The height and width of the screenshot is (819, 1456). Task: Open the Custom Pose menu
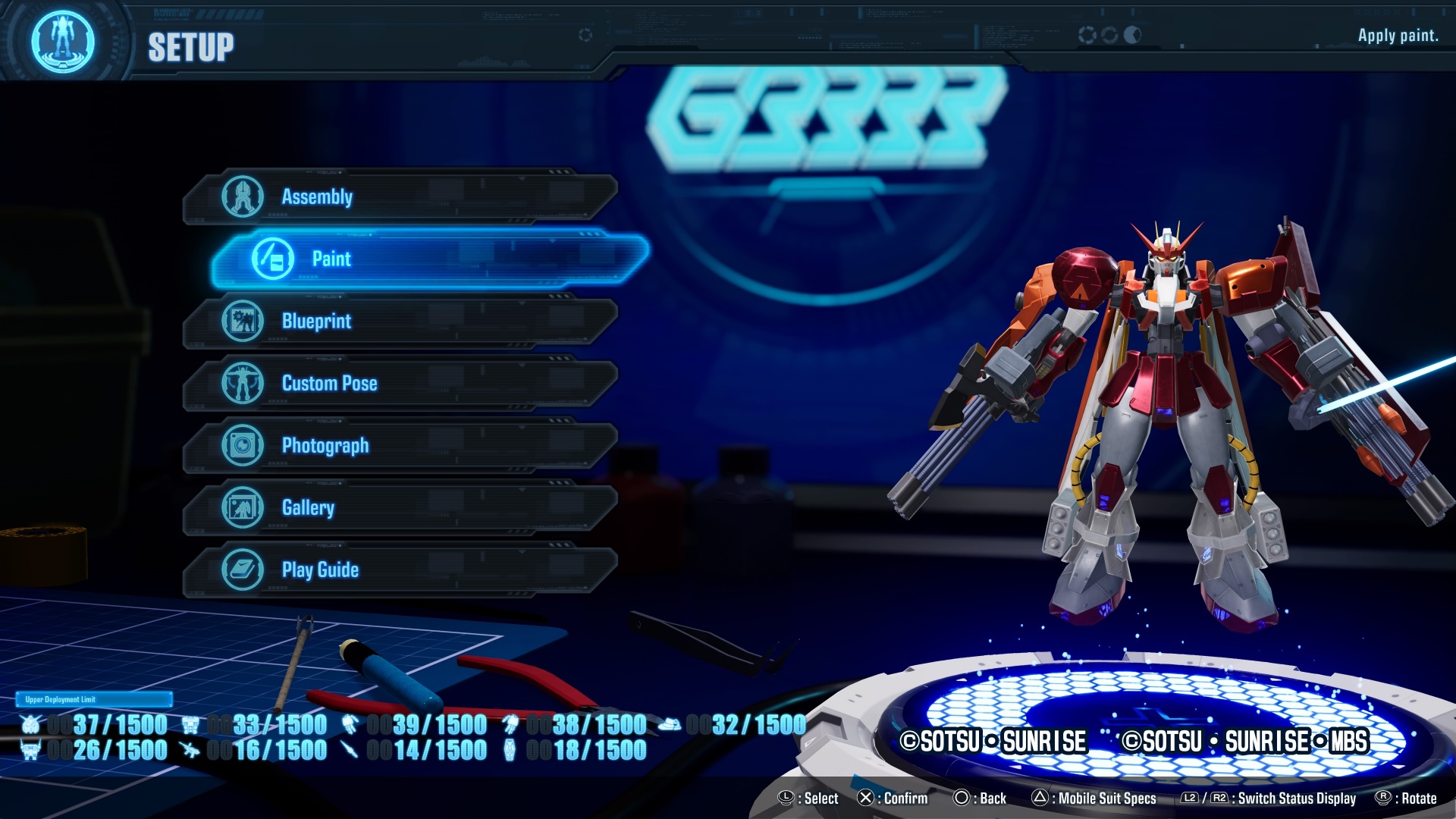[400, 384]
